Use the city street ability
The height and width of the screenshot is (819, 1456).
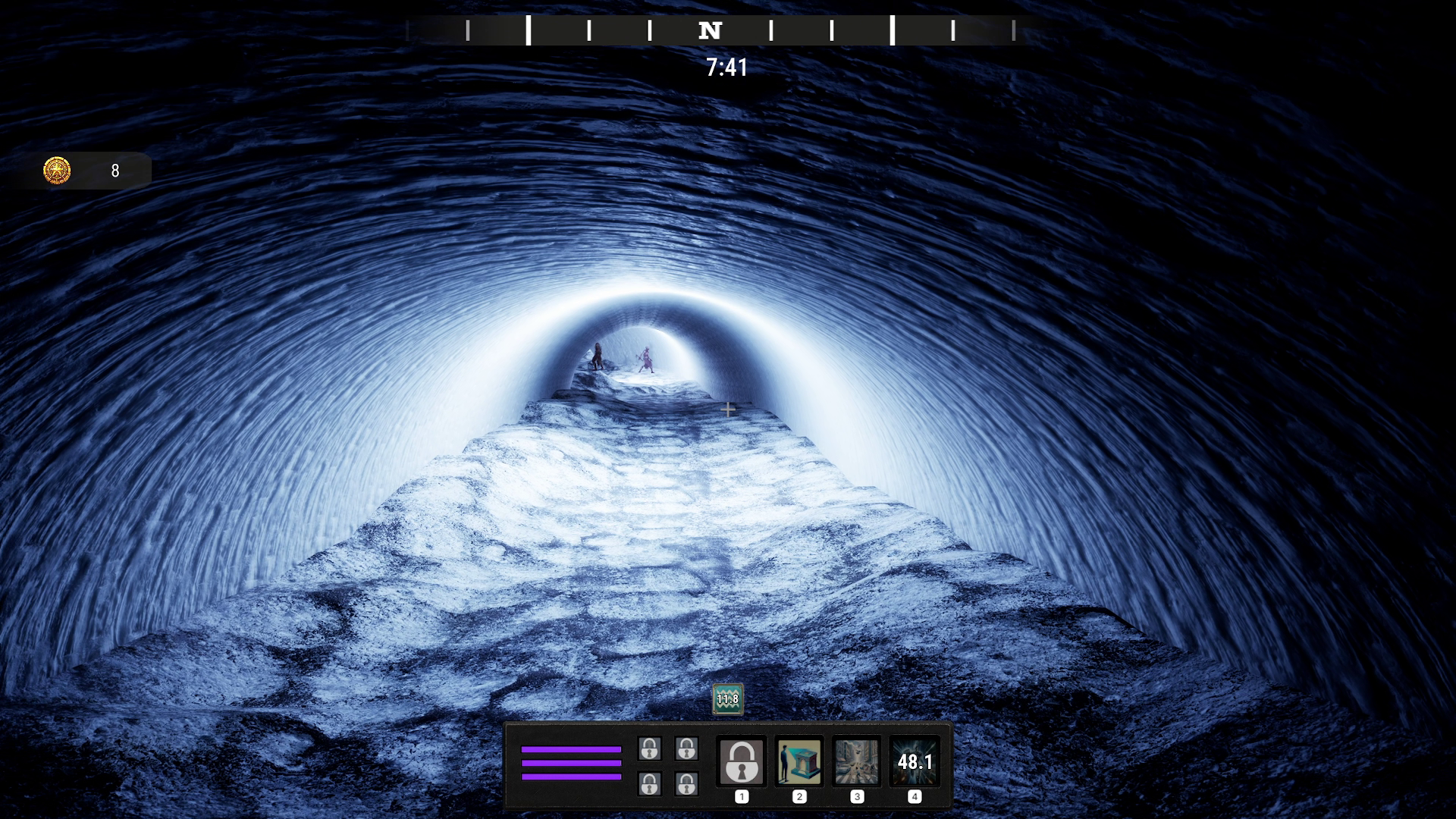(x=857, y=761)
